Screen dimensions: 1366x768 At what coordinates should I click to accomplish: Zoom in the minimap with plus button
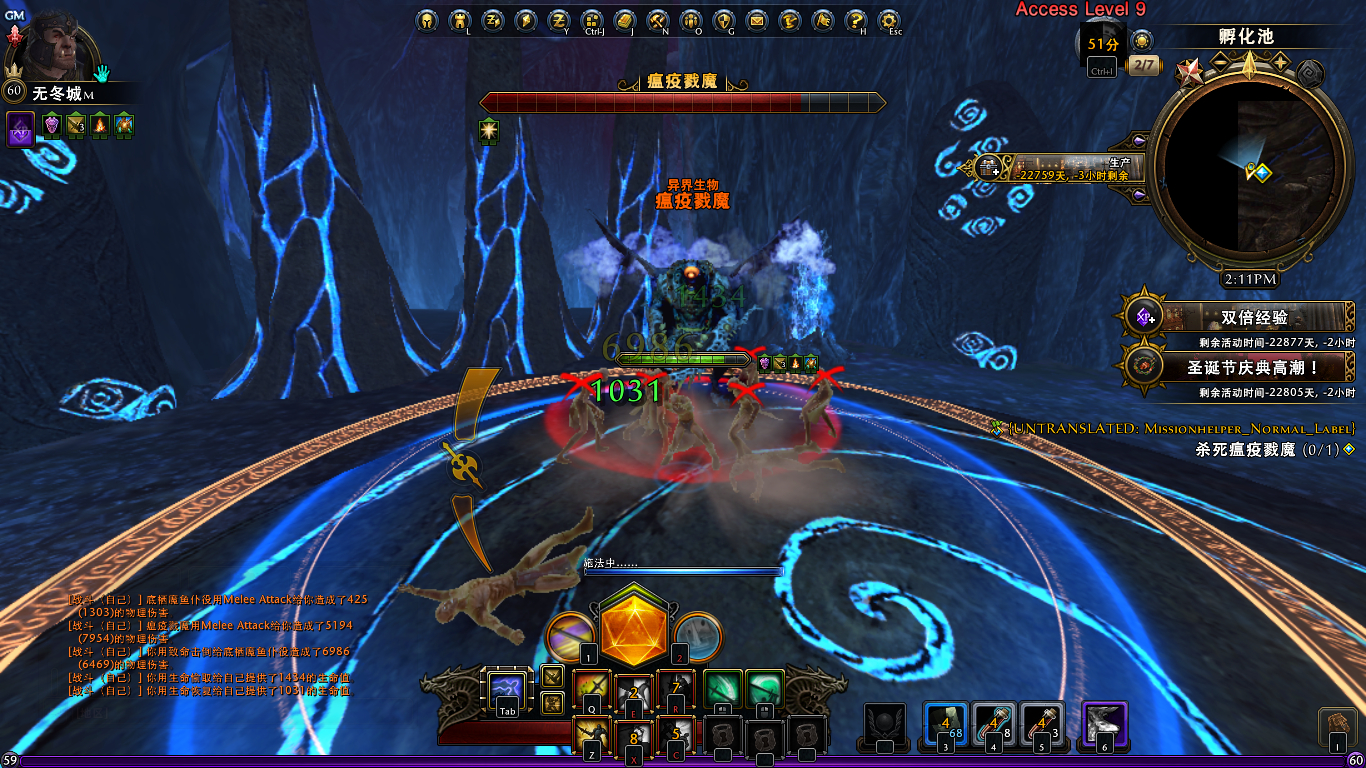tap(1280, 62)
